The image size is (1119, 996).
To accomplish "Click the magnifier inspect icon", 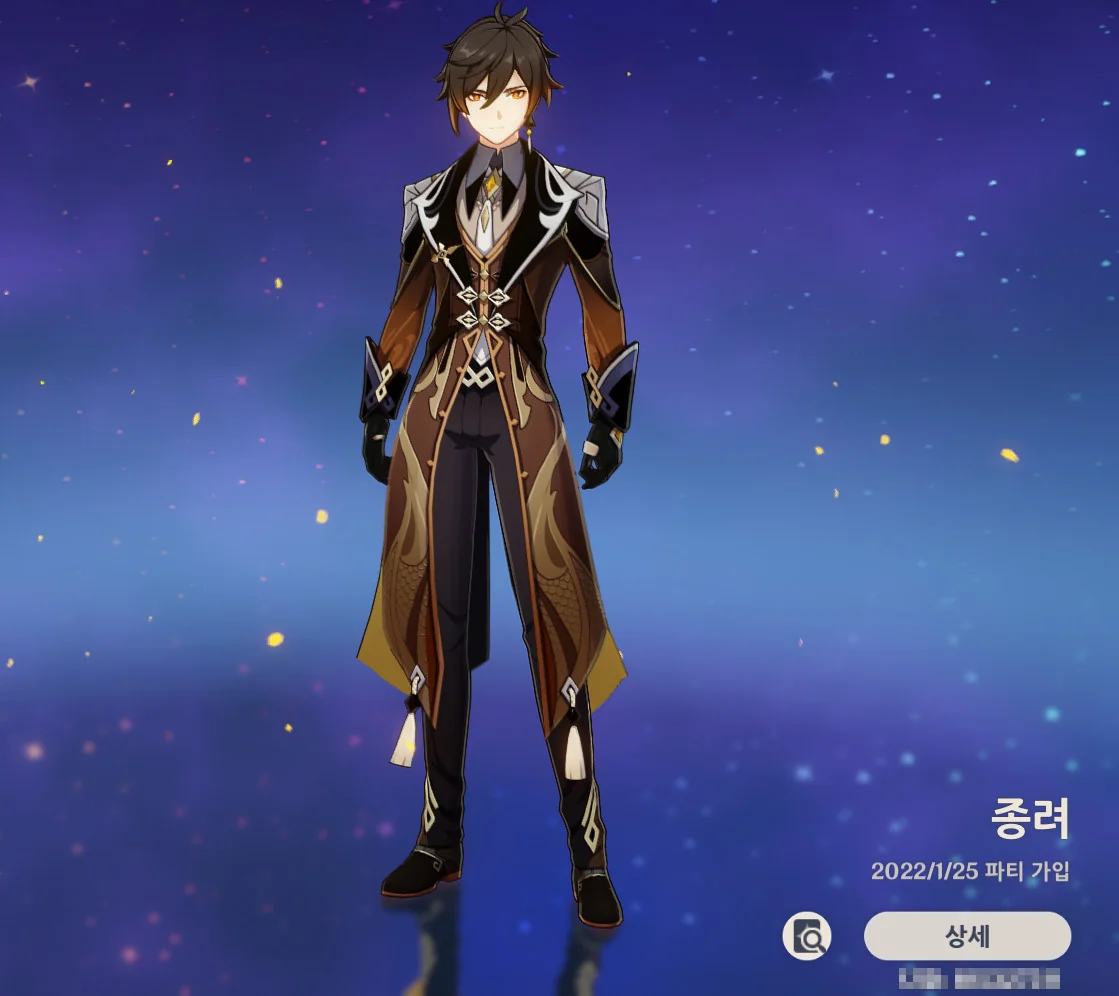I will pos(807,937).
